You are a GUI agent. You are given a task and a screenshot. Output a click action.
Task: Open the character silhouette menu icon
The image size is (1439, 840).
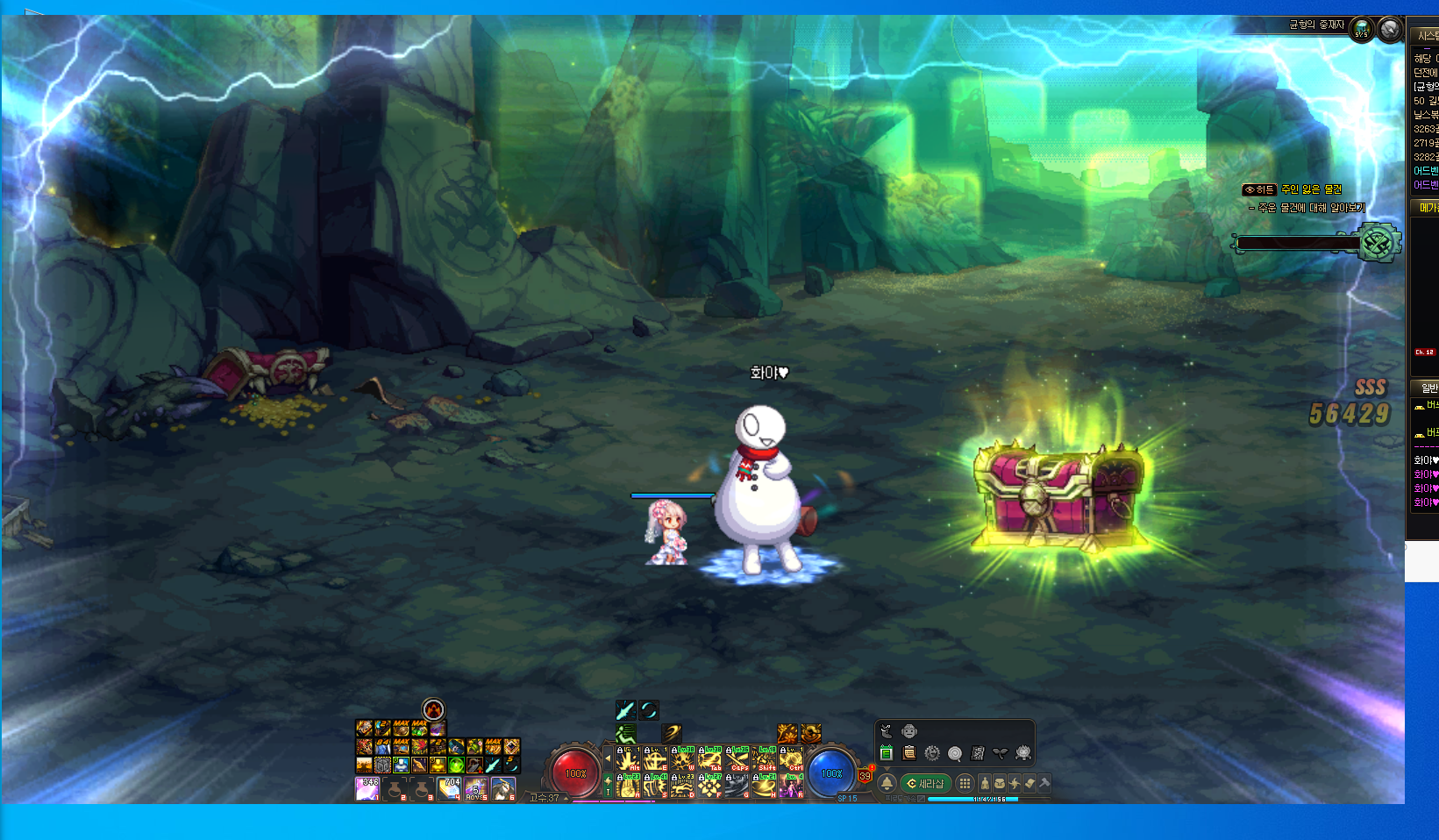tap(985, 783)
